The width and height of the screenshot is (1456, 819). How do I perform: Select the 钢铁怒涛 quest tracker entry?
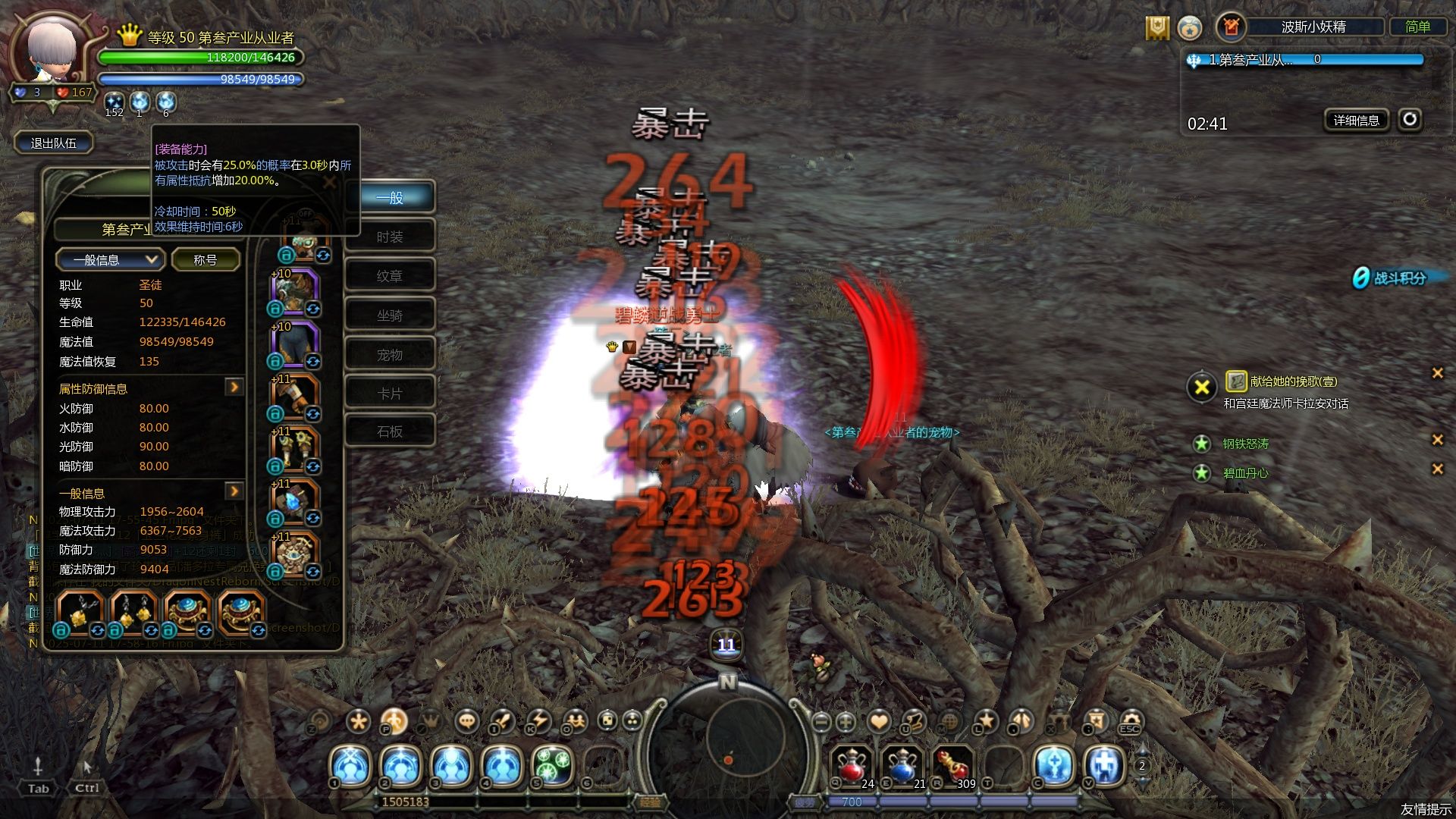pos(1245,444)
